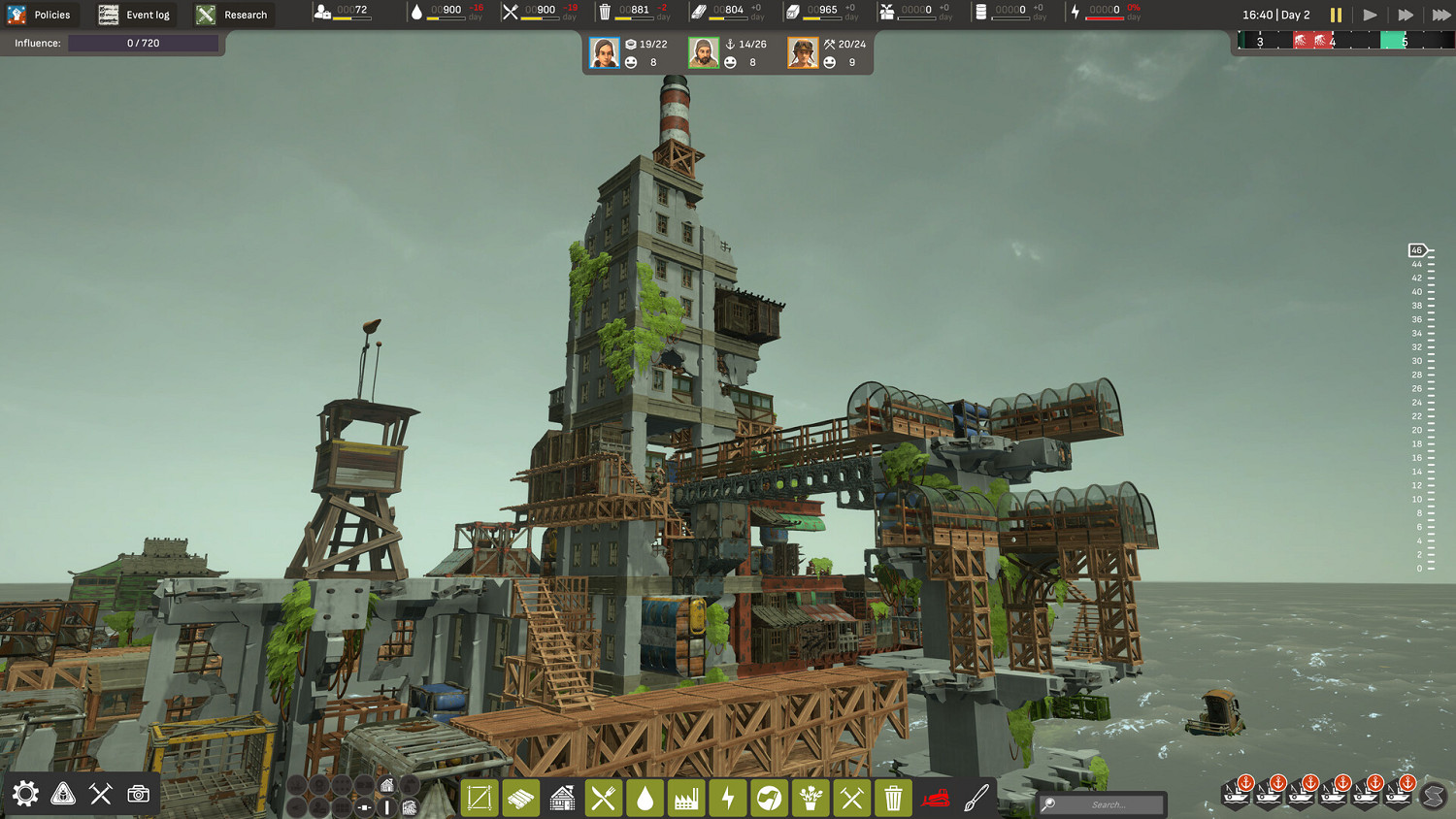This screenshot has width=1456, height=819.
Task: Toggle the hazard warning overlay
Action: point(62,793)
